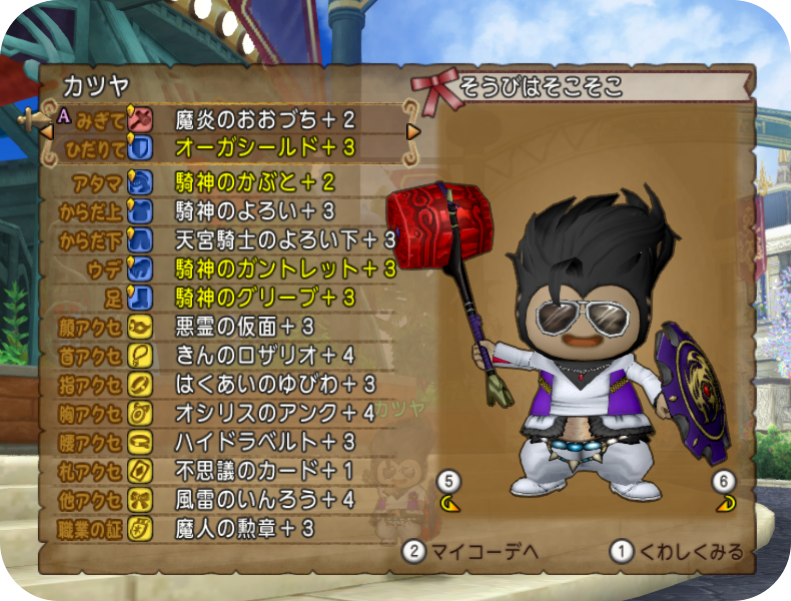Select the 騎神のかぶと+2 head slot
Viewport: 791px width, 601px height.
[x=255, y=183]
